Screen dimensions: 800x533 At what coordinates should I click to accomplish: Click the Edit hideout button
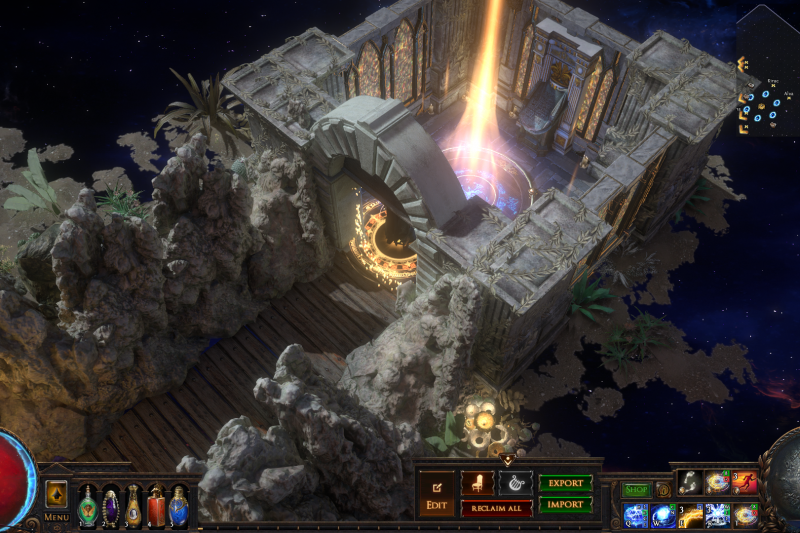click(436, 495)
